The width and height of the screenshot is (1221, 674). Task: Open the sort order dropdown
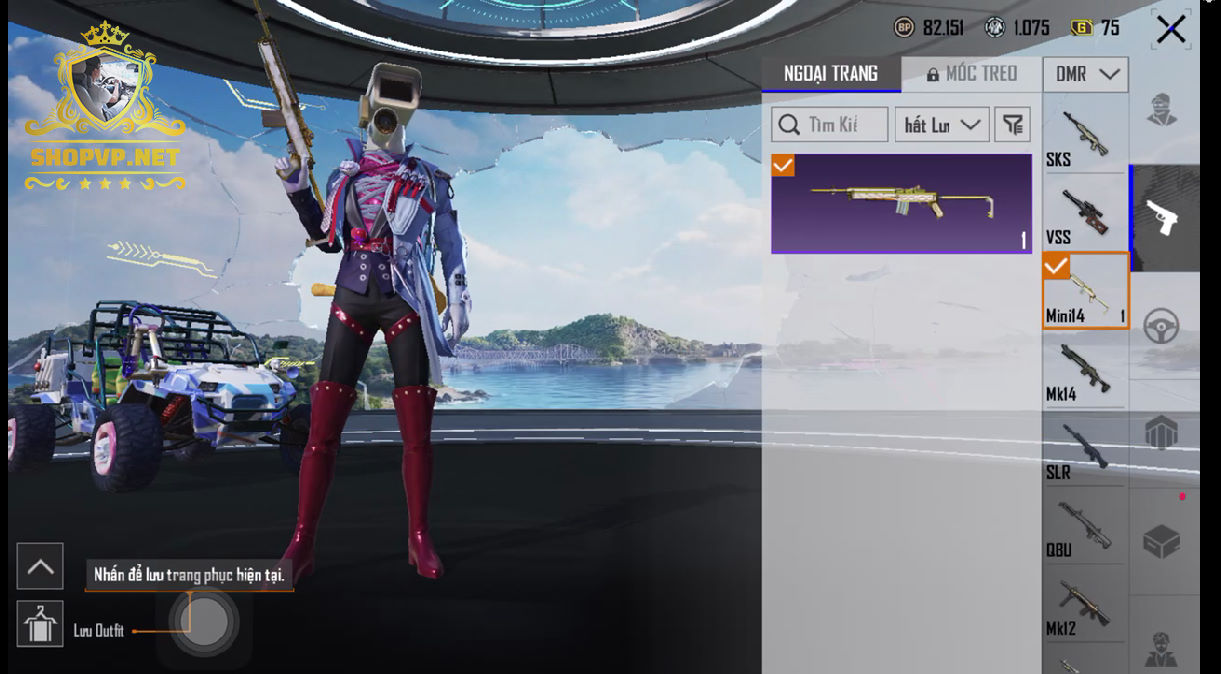pyautogui.click(x=941, y=125)
